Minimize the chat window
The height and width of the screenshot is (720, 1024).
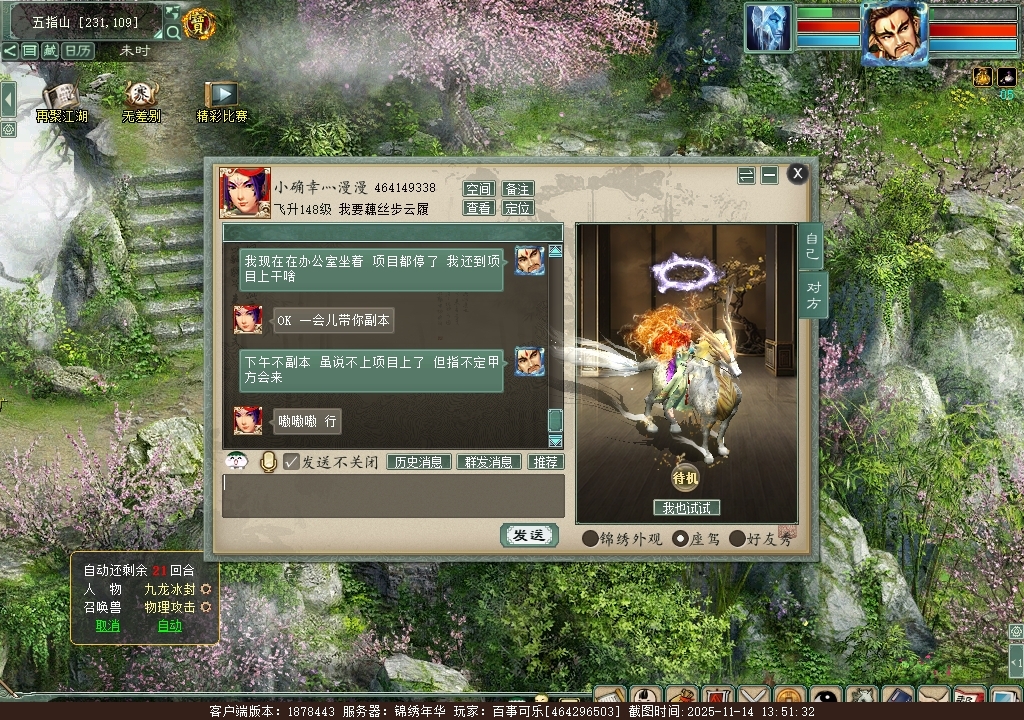(769, 175)
